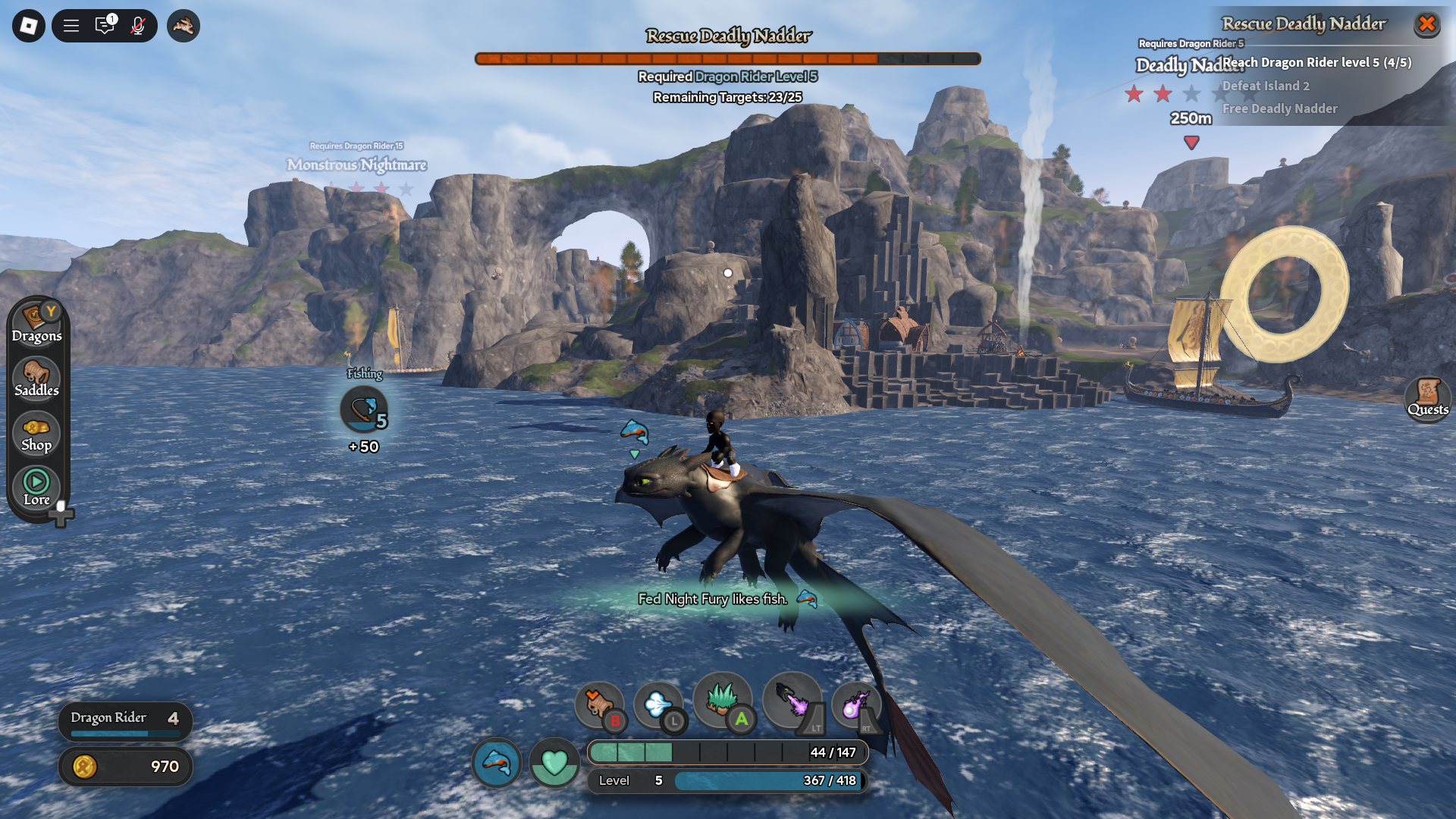The height and width of the screenshot is (819, 1456).
Task: Use the wind gust boost ability
Action: (658, 705)
